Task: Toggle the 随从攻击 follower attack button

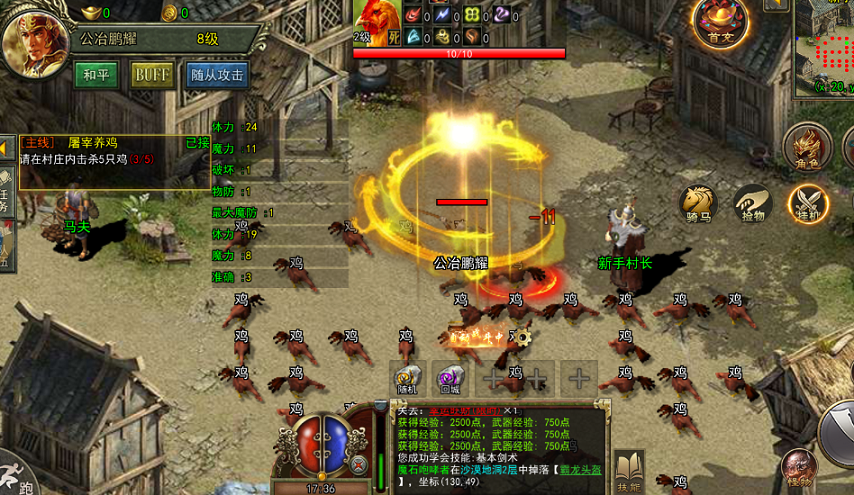Action: coord(218,76)
